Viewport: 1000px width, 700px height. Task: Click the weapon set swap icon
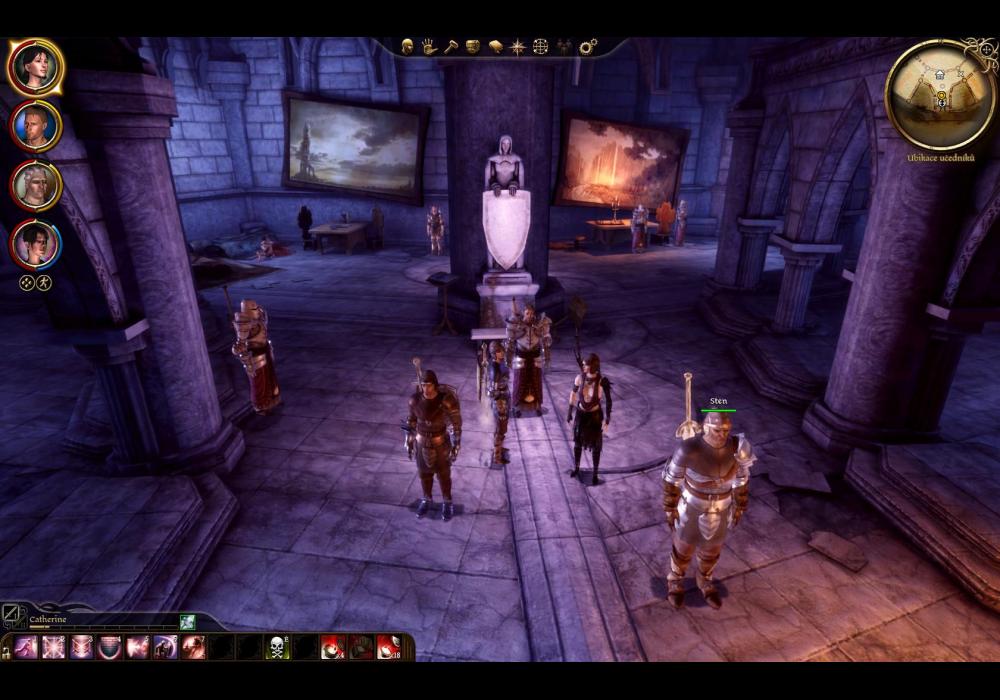12,615
